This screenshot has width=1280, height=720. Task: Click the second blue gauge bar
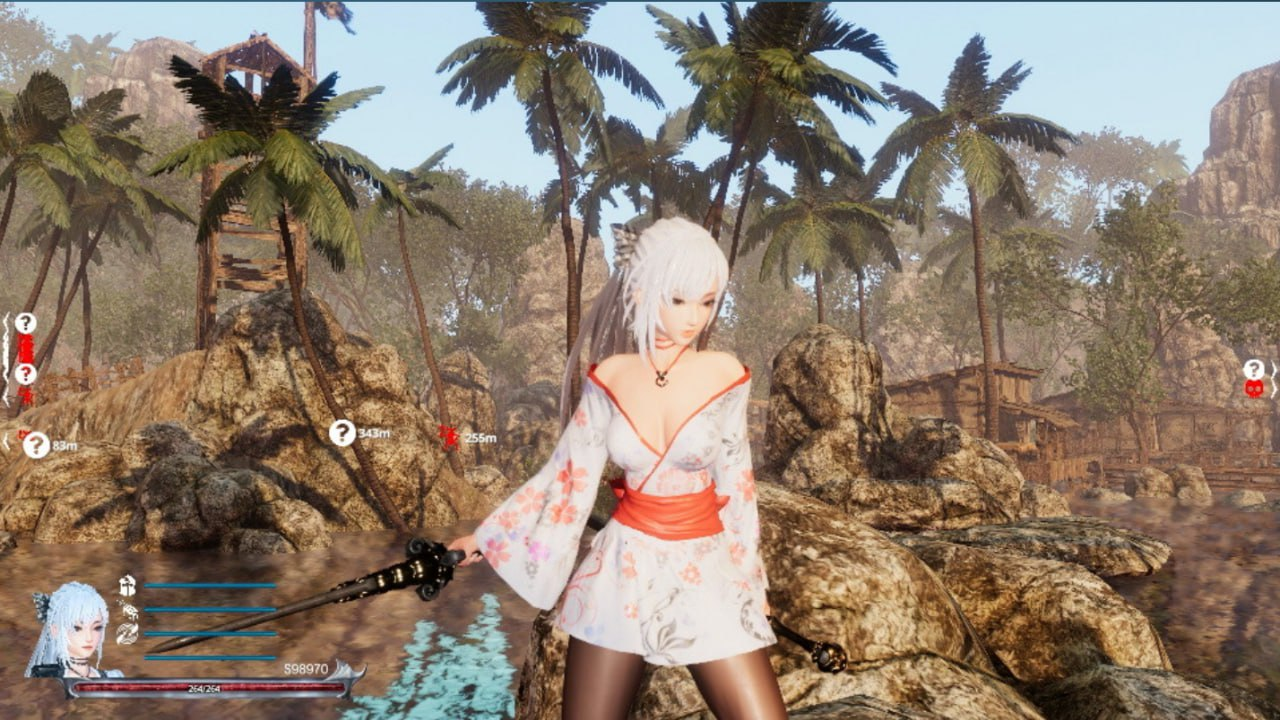[x=209, y=610]
